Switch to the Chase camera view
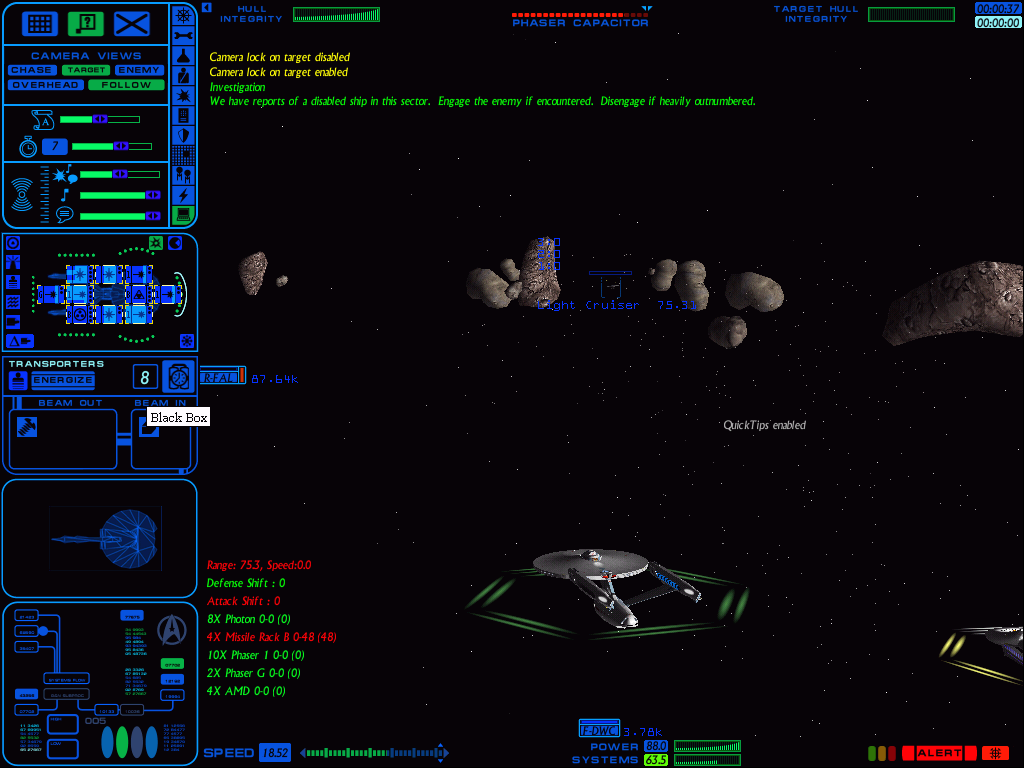The height and width of the screenshot is (768, 1024). (x=32, y=70)
